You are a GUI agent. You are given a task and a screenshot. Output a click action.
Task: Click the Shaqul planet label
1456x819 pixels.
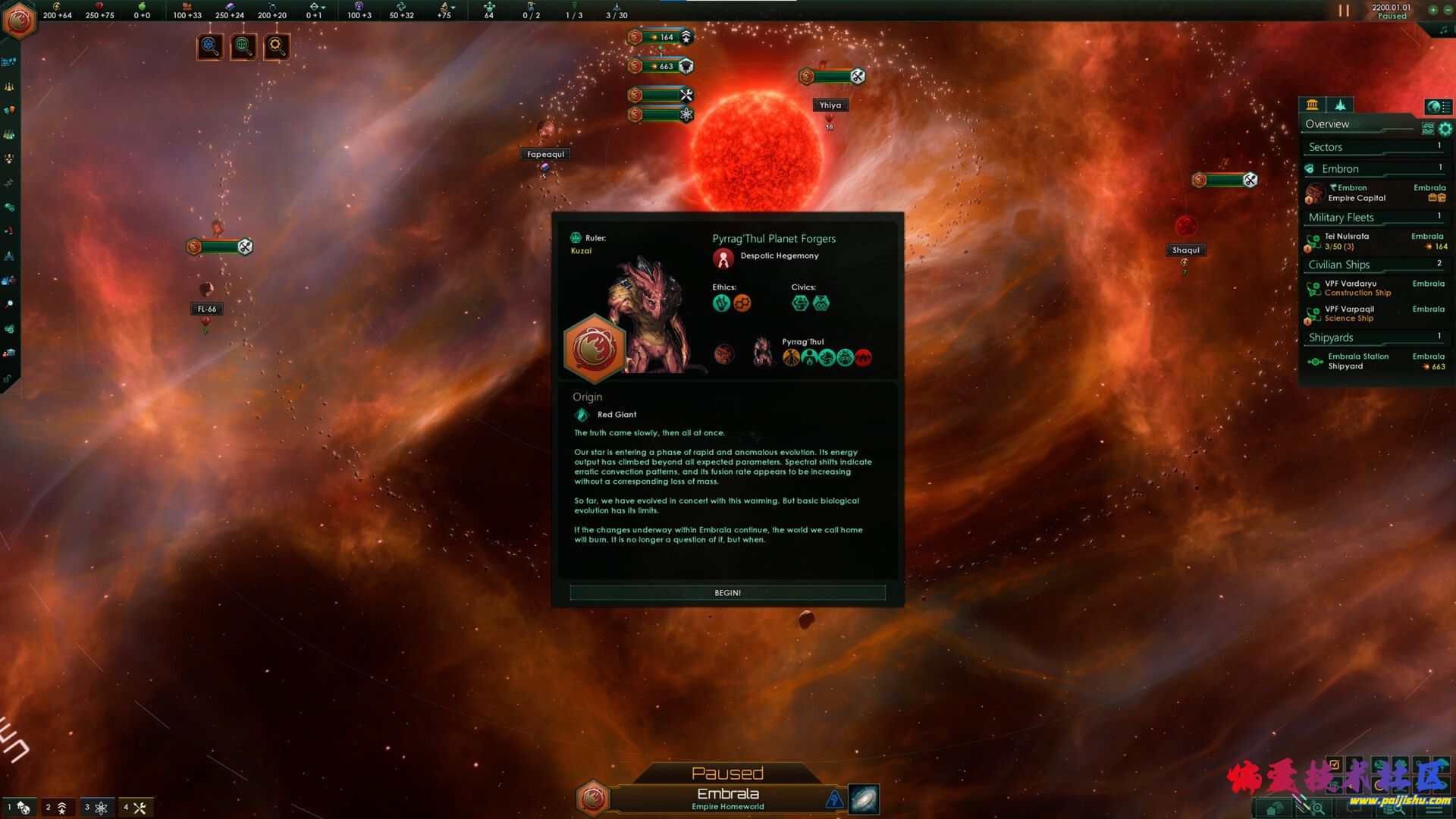tap(1185, 250)
